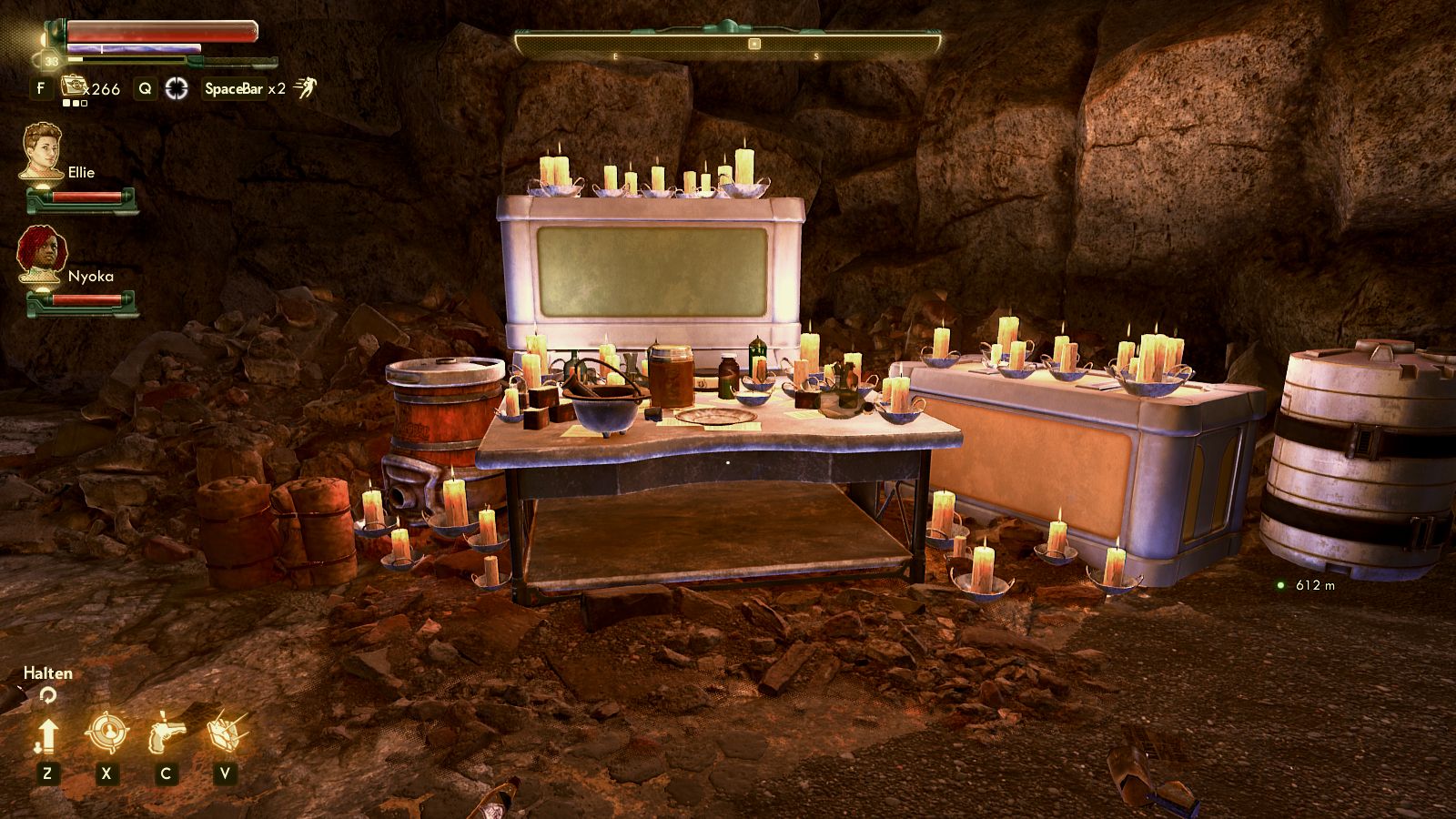The height and width of the screenshot is (819, 1456).
Task: Issue the companion move-to arrow command
Action: [x=47, y=733]
